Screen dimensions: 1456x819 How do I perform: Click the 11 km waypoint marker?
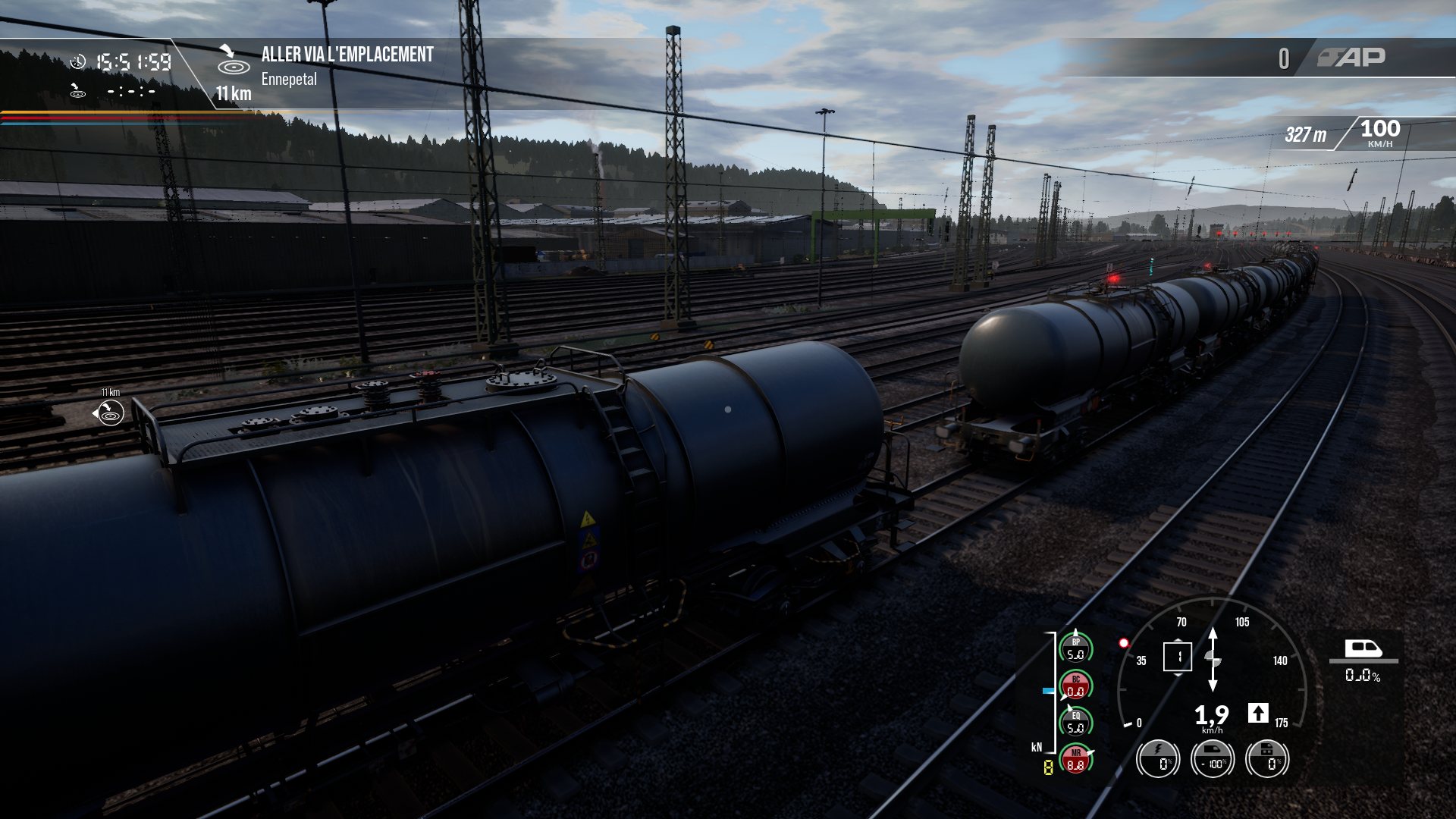110,413
